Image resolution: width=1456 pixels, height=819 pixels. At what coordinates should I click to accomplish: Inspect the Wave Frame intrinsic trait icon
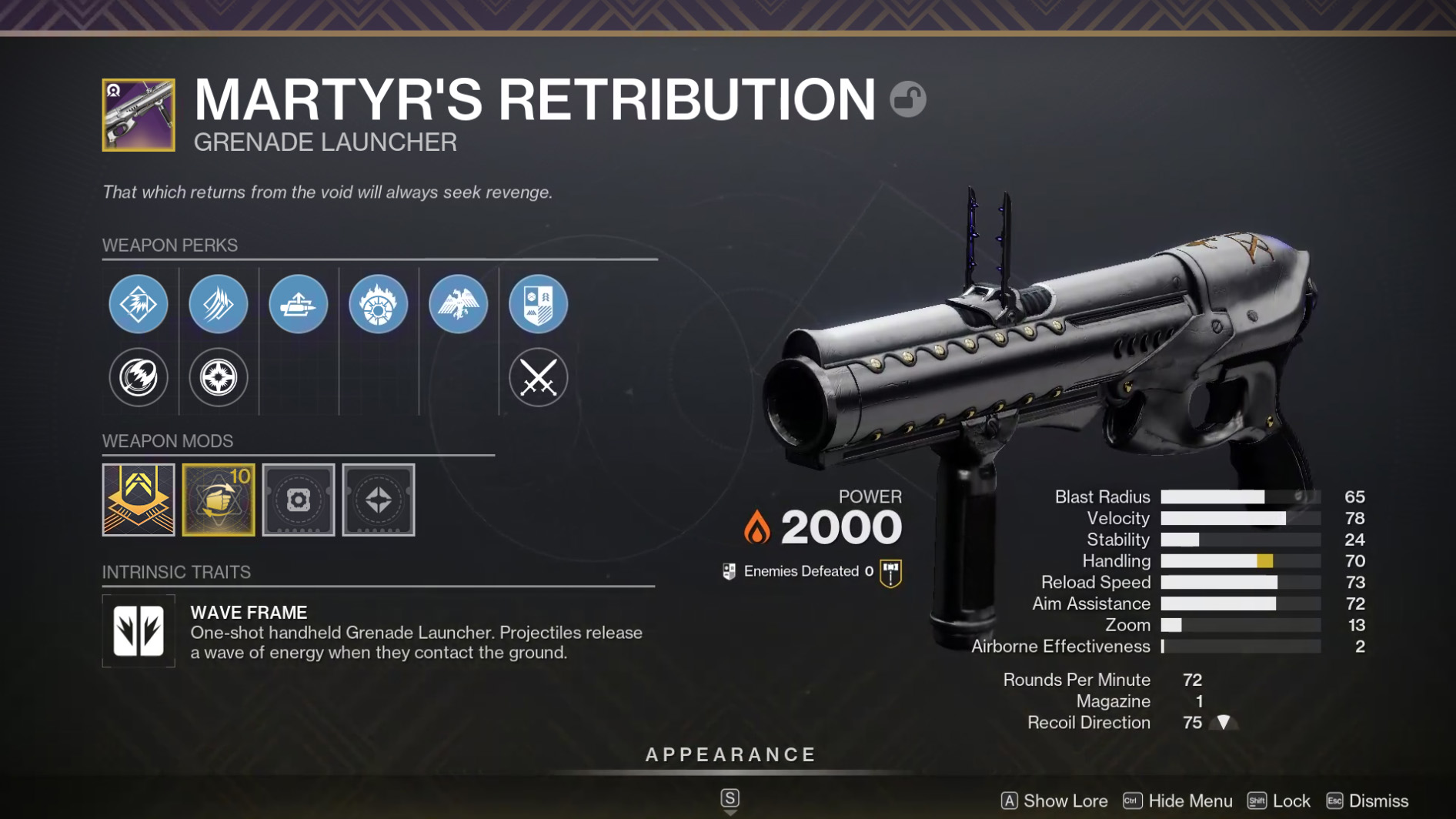[139, 630]
